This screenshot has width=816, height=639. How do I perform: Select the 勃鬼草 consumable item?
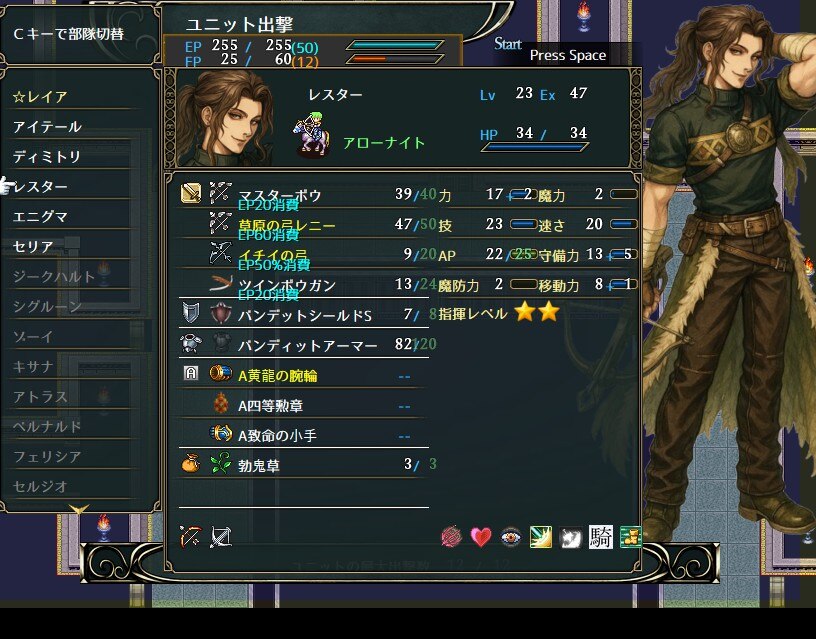(x=259, y=464)
